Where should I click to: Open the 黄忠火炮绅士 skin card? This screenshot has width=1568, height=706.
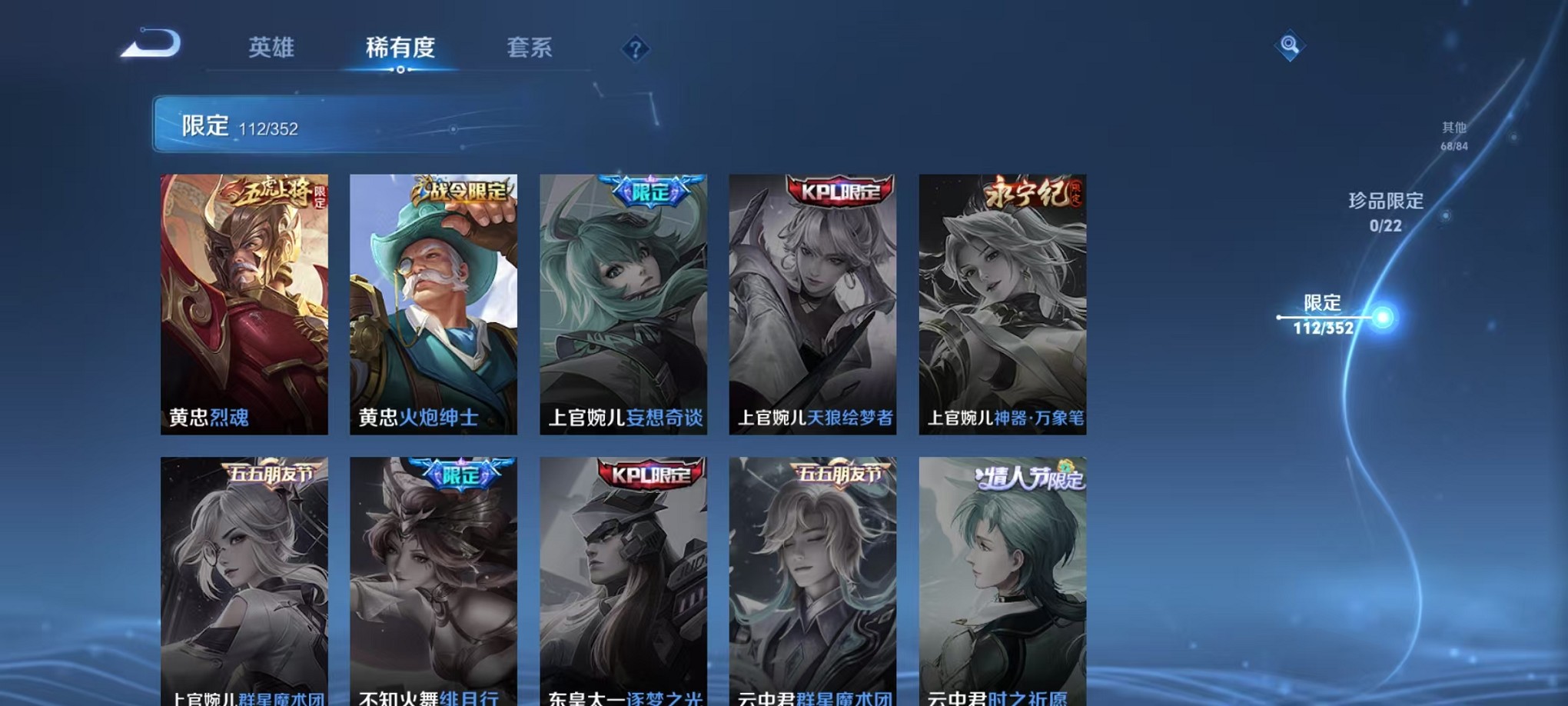[434, 304]
